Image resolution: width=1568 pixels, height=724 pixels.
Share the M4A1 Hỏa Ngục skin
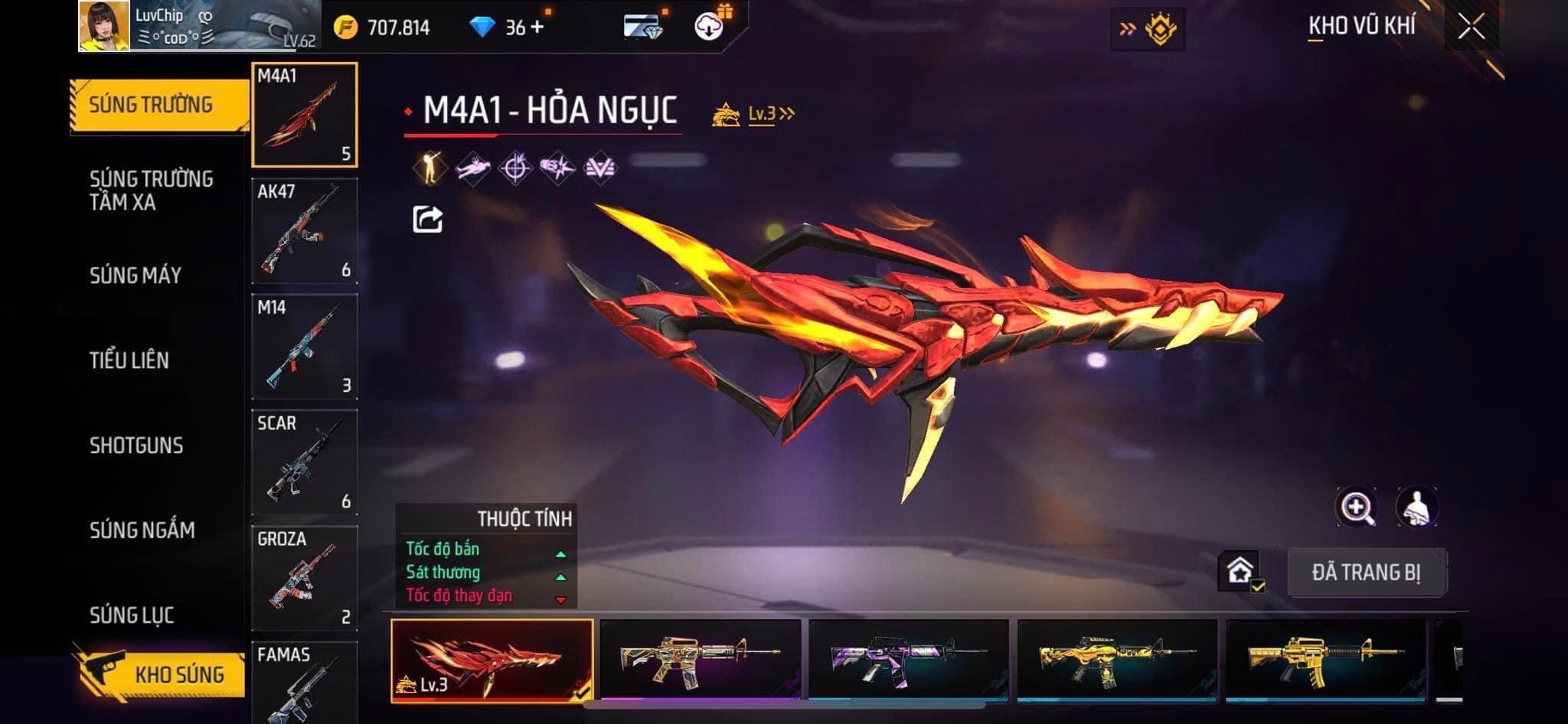point(427,220)
